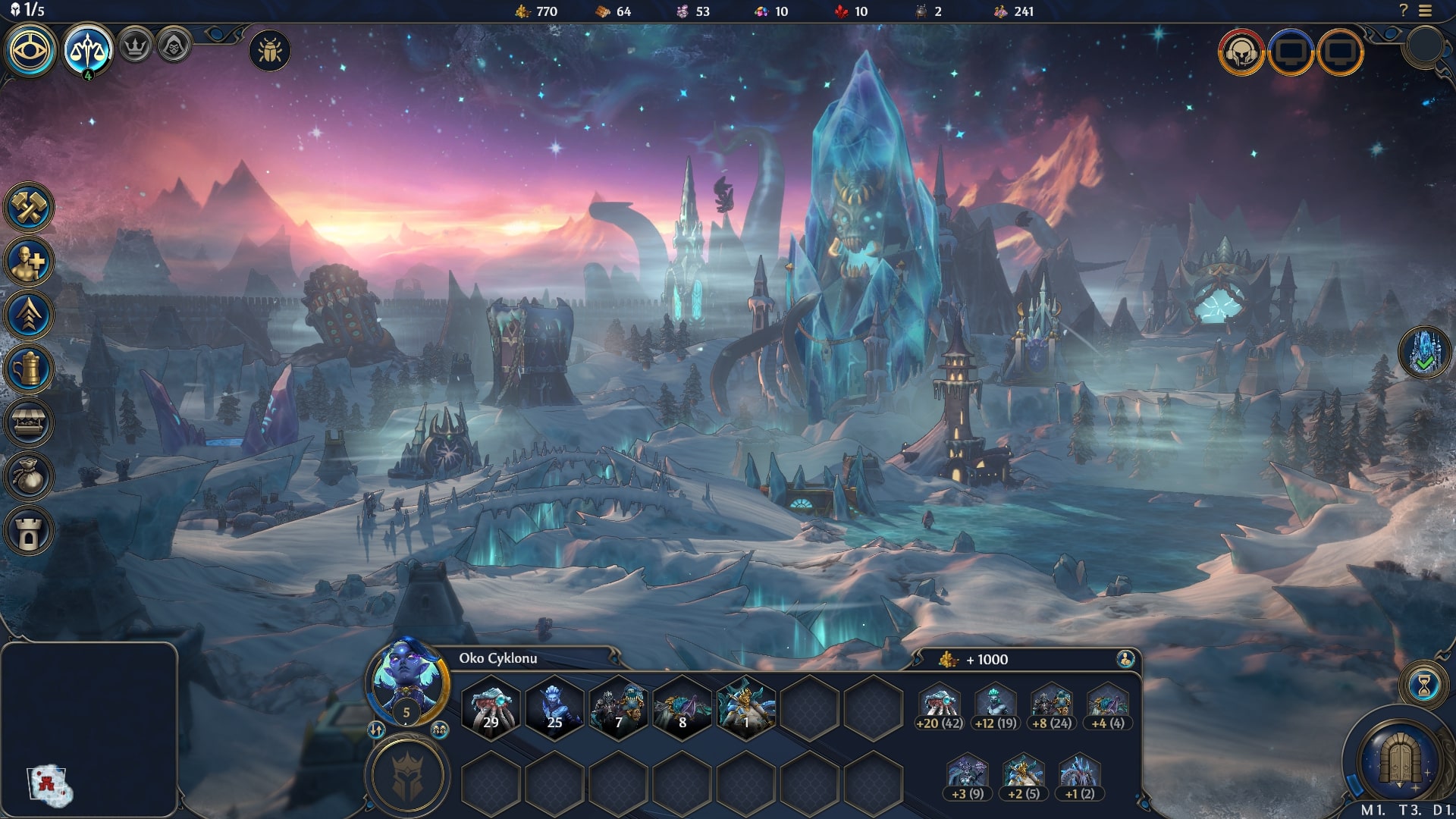The width and height of the screenshot is (1456, 819).
Task: Open the coin pouch icon
Action: [29, 477]
